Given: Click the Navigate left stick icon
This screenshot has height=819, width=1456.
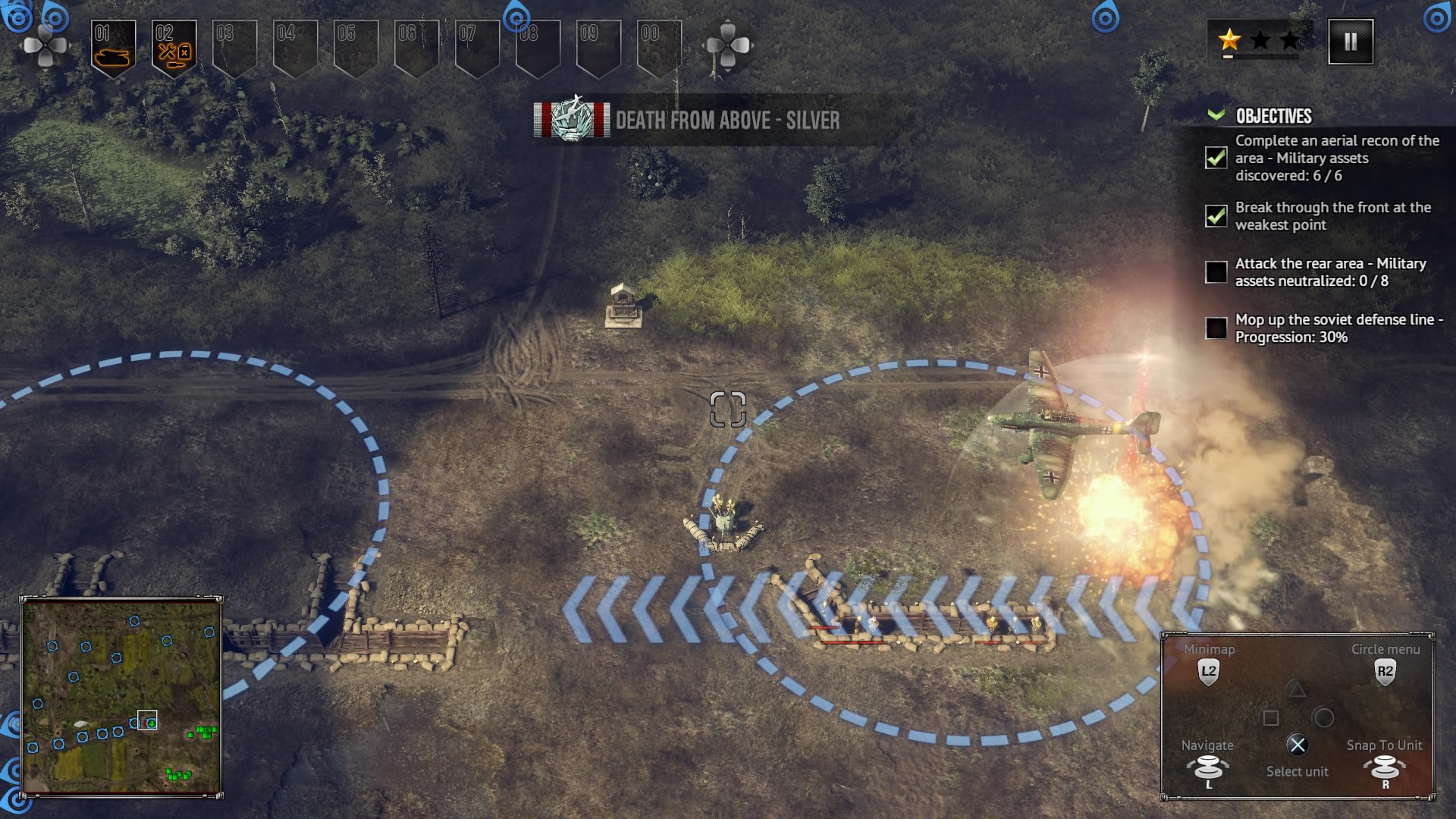Looking at the screenshot, I should click(1208, 769).
